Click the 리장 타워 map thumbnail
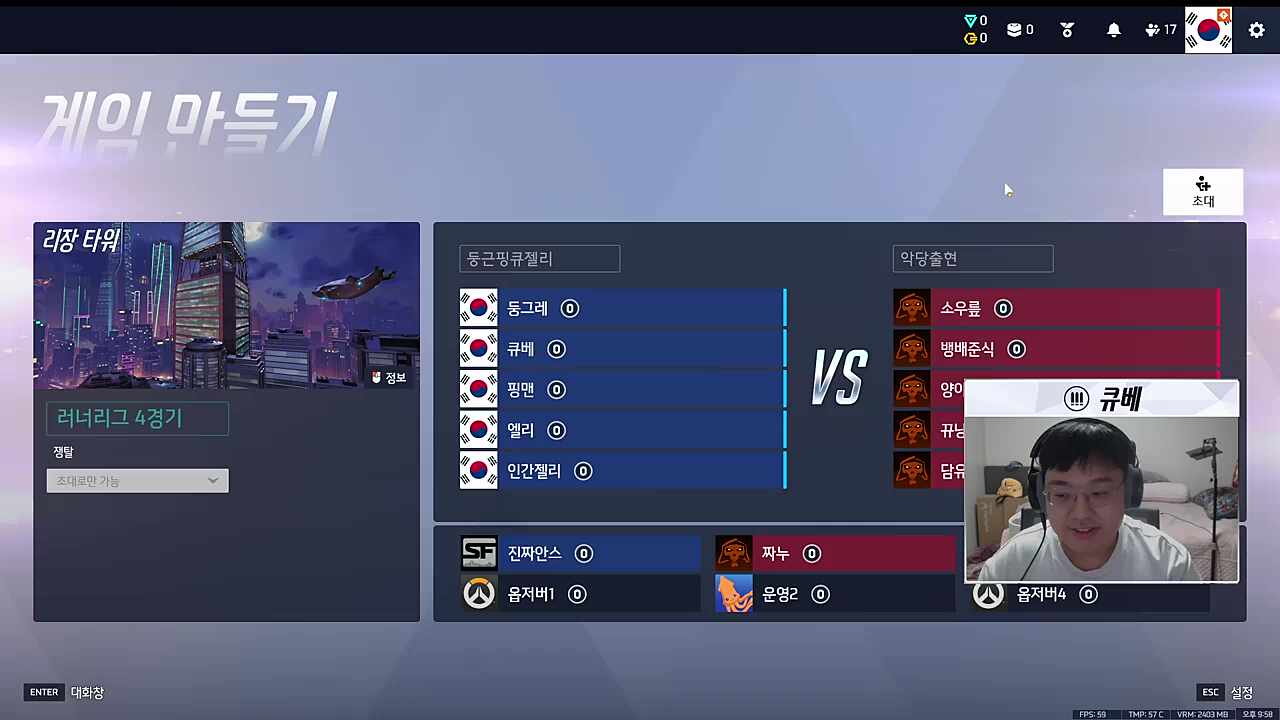The image size is (1280, 720). point(226,305)
